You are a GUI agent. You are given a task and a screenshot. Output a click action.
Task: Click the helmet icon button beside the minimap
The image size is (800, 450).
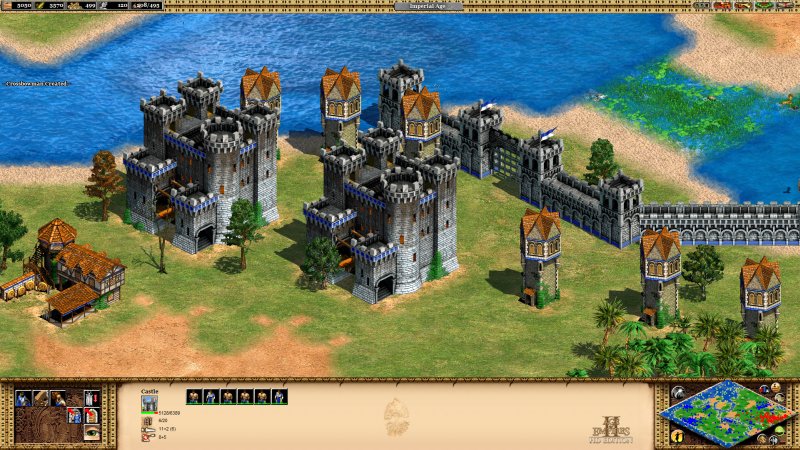[x=678, y=392]
